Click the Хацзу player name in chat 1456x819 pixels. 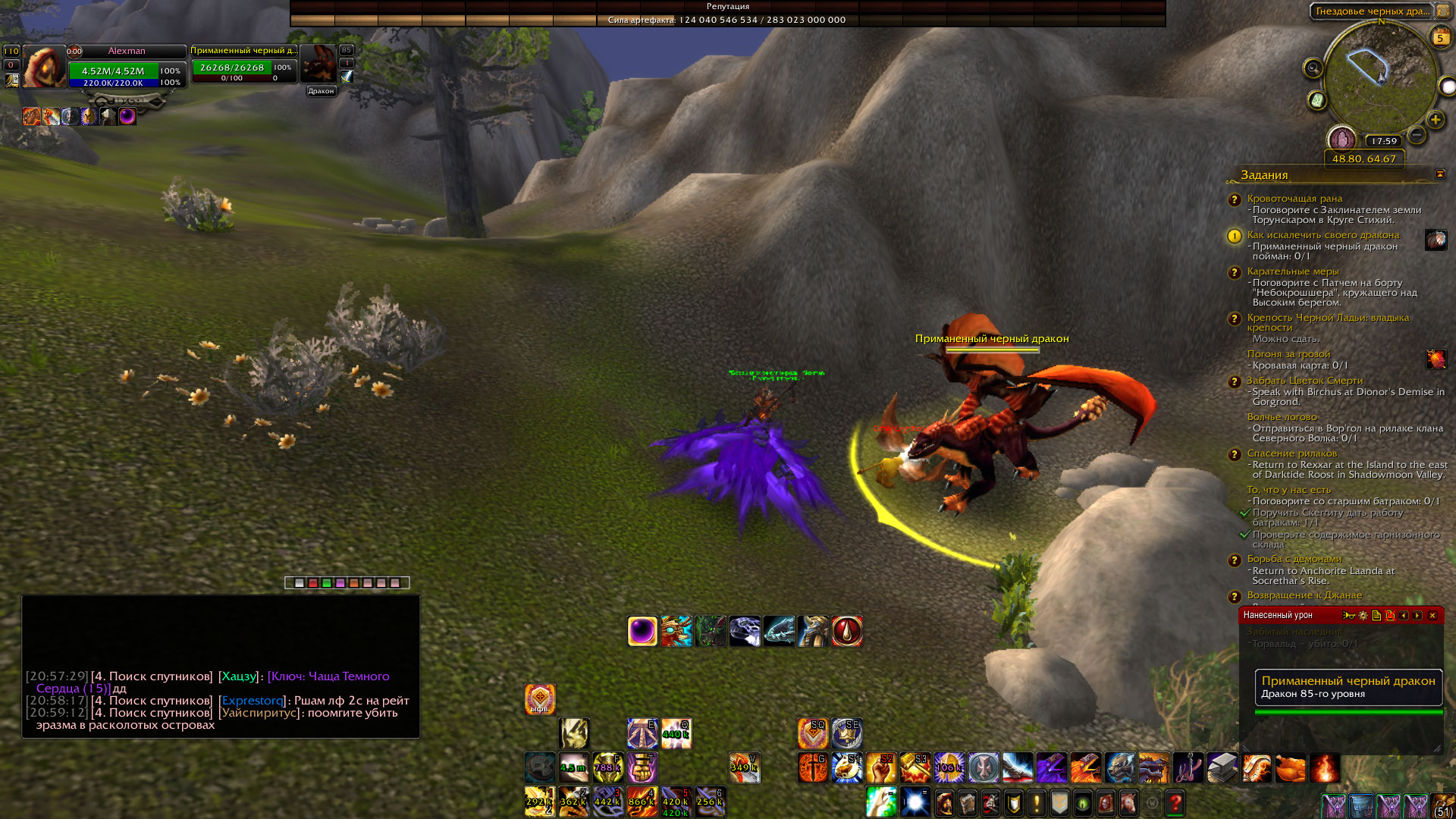coord(239,676)
